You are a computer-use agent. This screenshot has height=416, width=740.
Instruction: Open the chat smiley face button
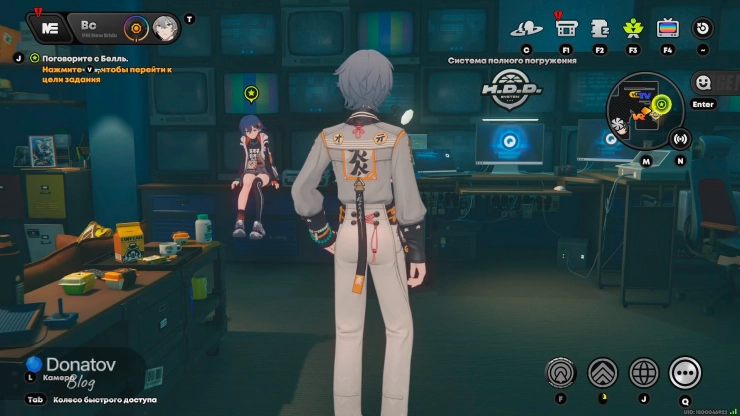pos(703,83)
